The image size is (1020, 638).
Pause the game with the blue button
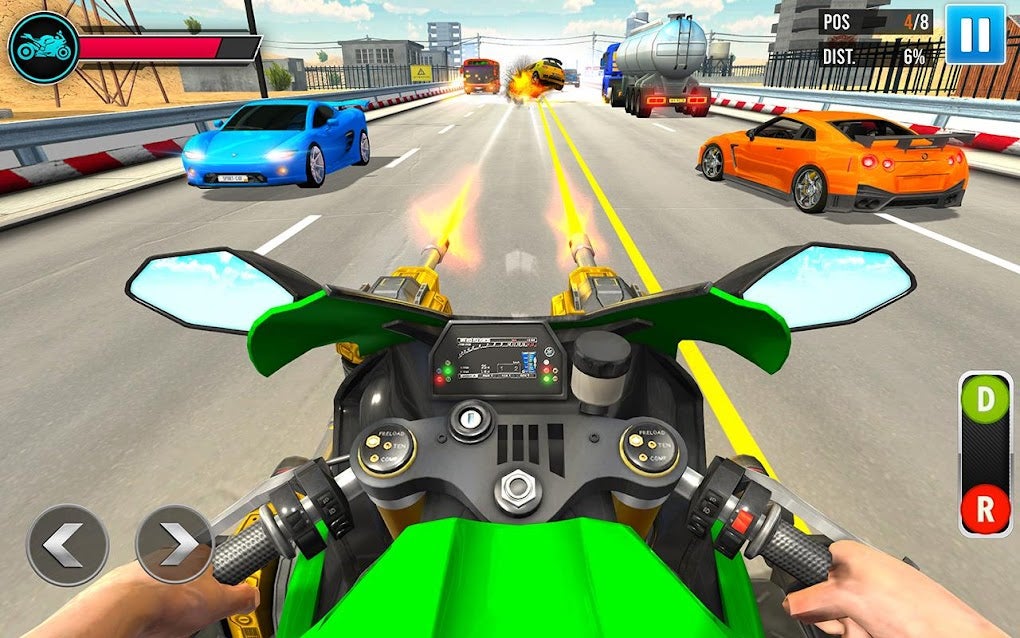(x=975, y=34)
